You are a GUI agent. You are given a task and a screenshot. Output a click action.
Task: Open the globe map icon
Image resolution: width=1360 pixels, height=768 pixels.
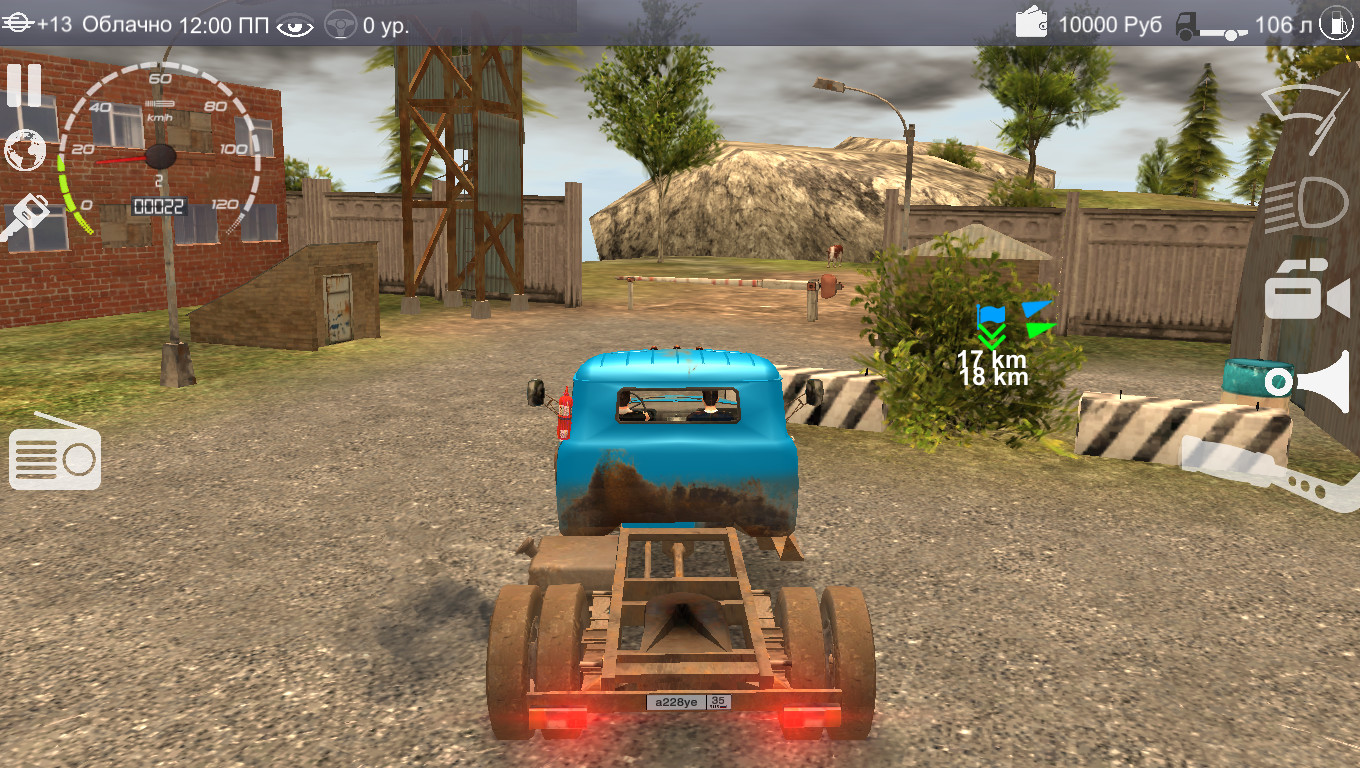pyautogui.click(x=24, y=151)
